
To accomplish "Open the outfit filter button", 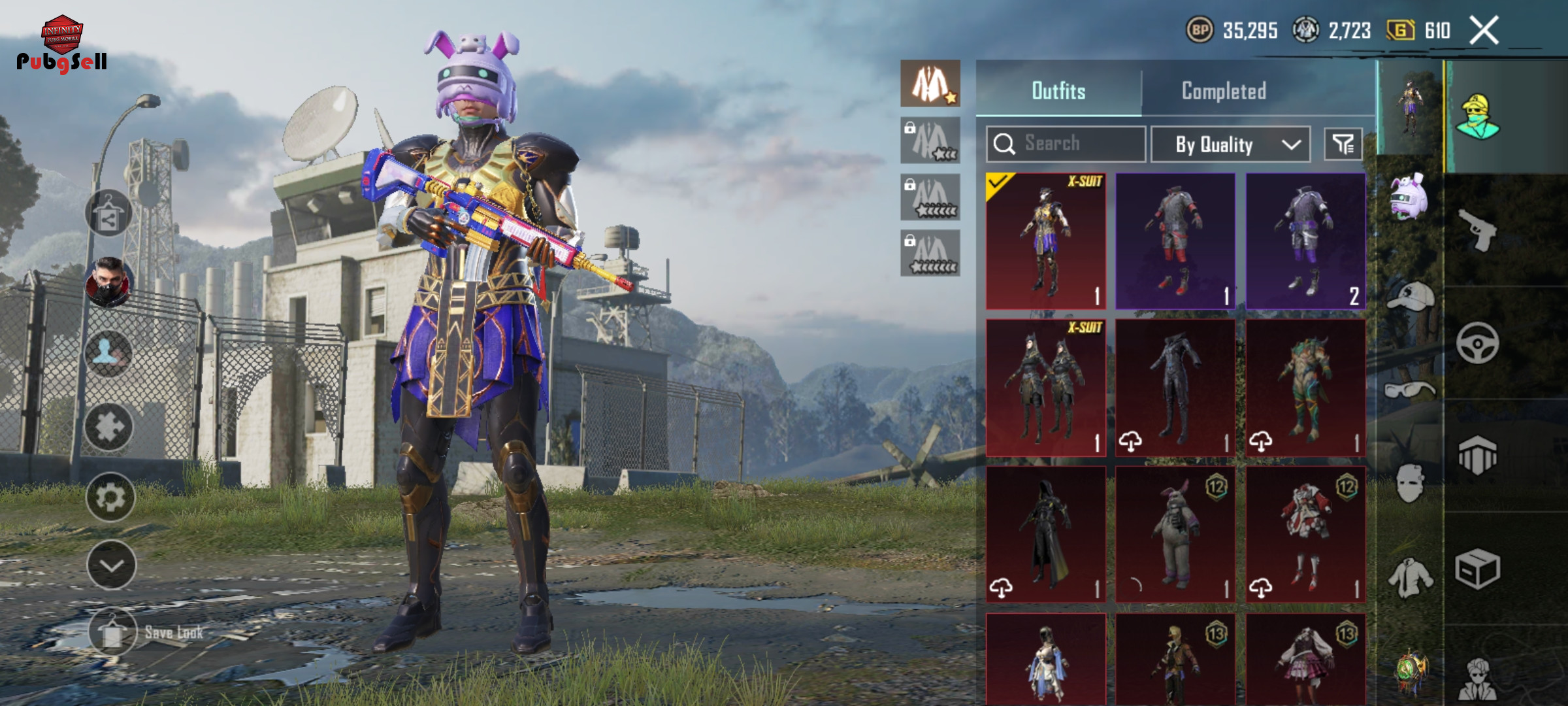I will pyautogui.click(x=1343, y=144).
